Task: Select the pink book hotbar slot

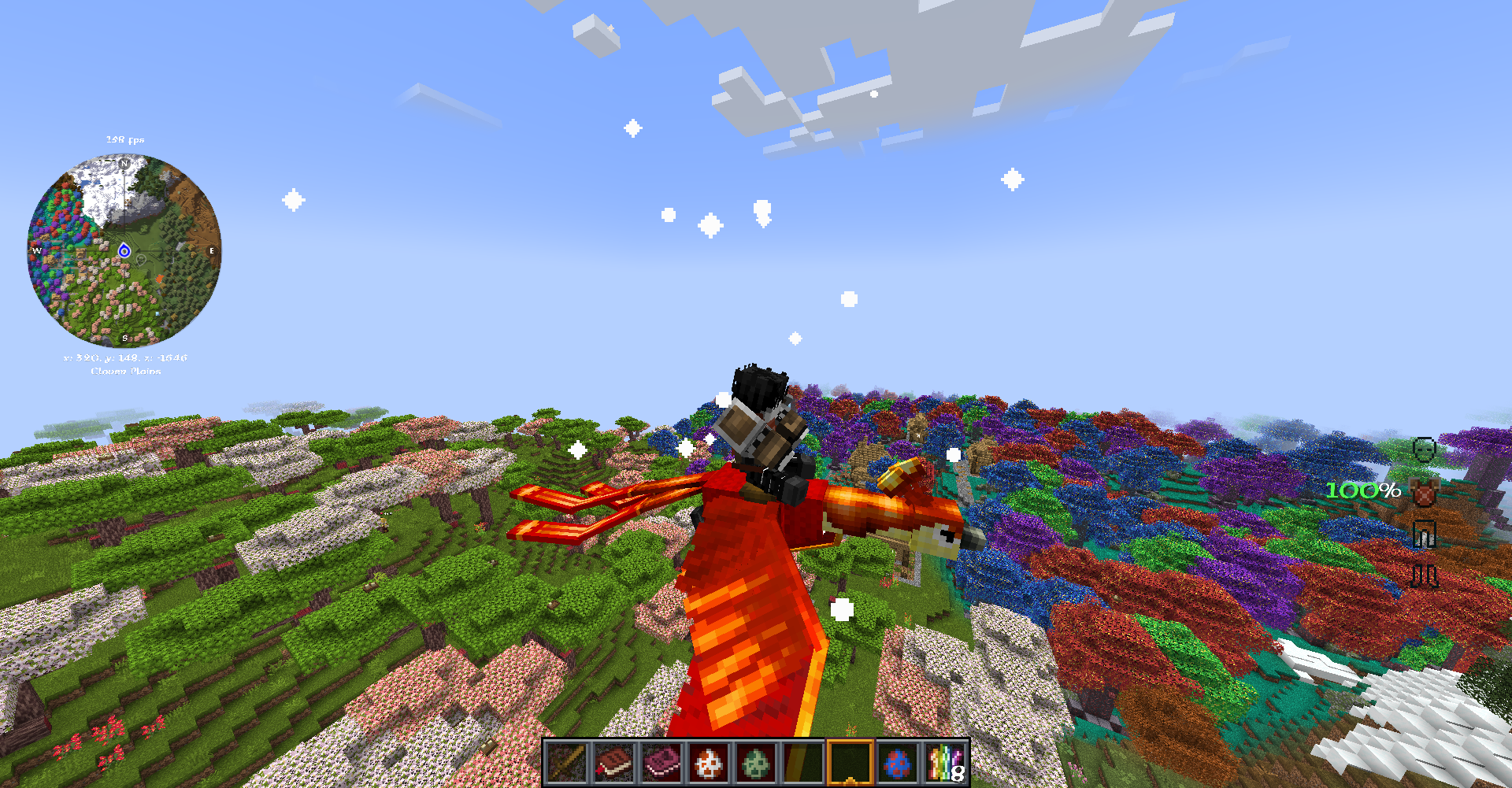Action: [661, 763]
